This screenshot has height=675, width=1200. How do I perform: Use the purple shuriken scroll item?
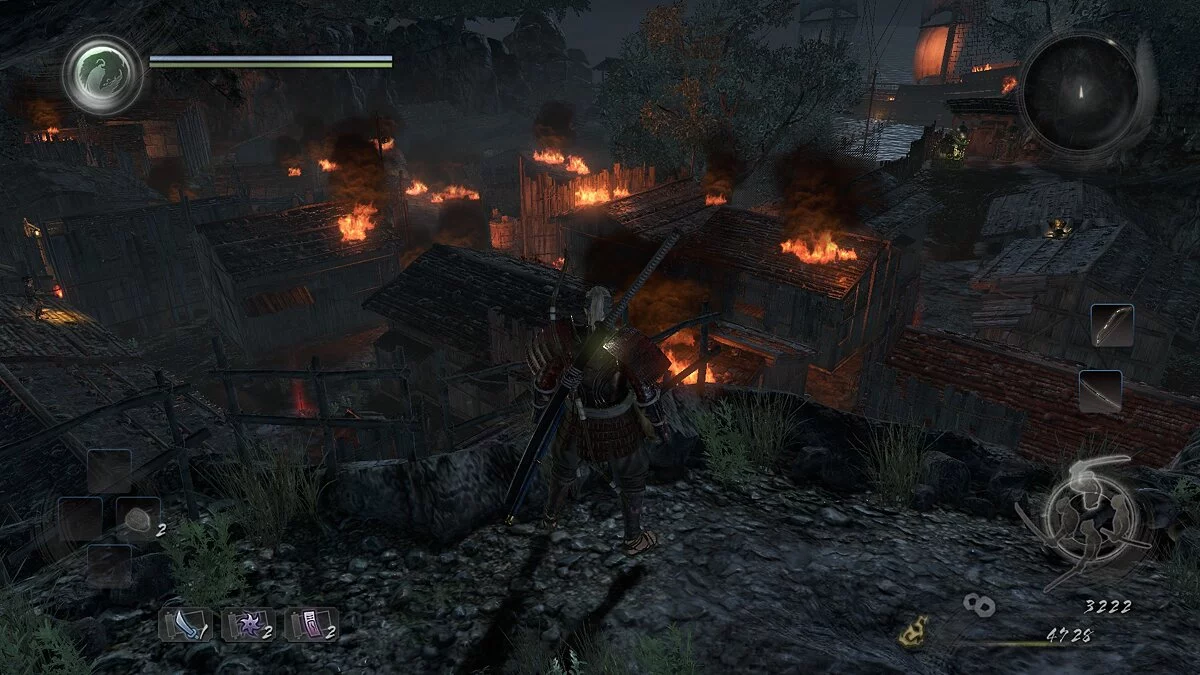248,624
